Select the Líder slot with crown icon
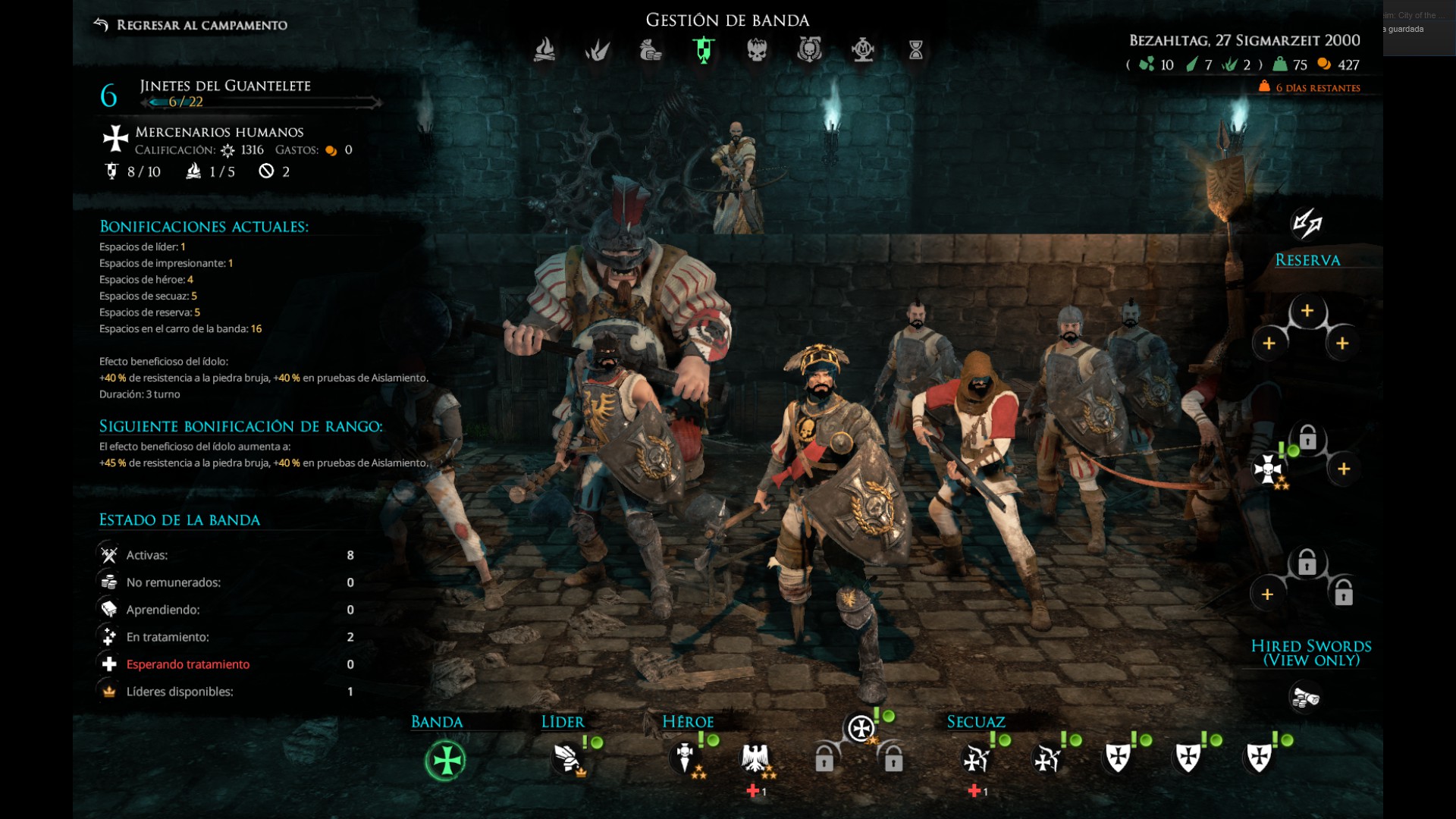This screenshot has height=819, width=1456. point(567,758)
